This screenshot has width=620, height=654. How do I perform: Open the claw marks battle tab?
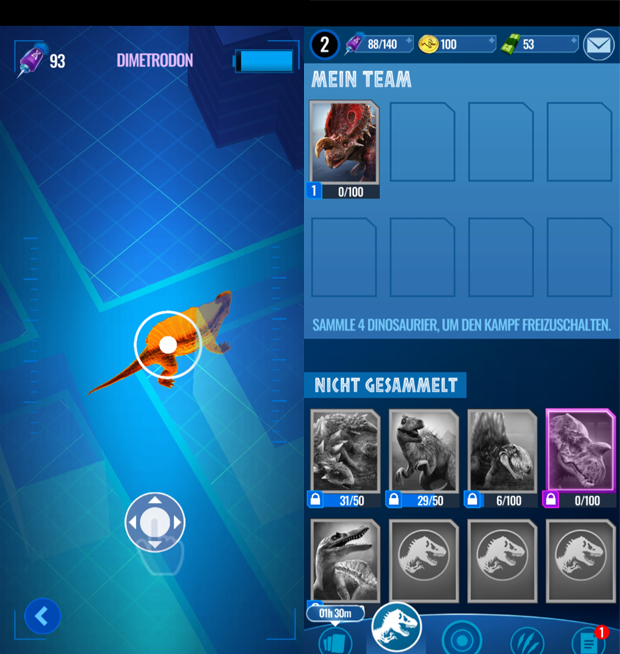526,638
